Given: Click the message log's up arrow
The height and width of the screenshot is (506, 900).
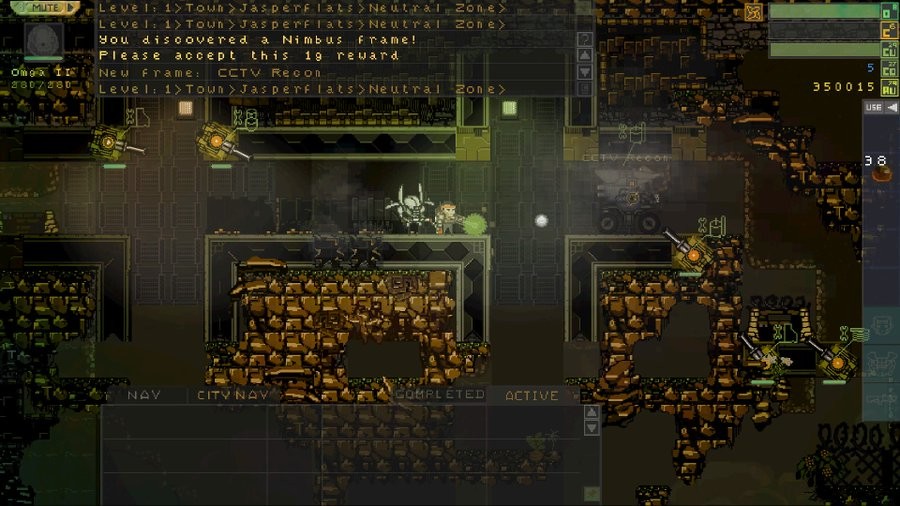Looking at the screenshot, I should pos(586,55).
